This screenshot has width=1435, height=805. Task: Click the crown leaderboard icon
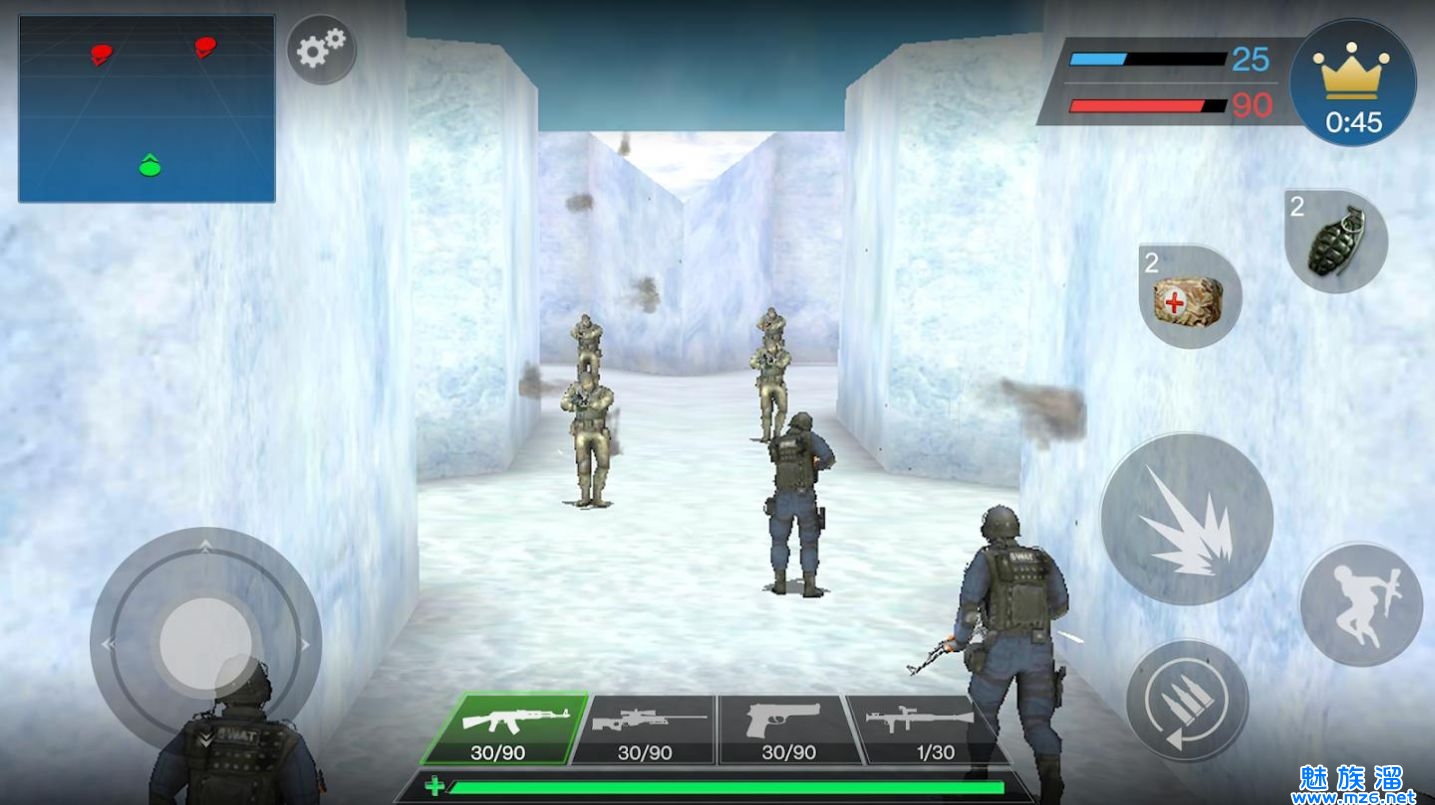(x=1353, y=82)
